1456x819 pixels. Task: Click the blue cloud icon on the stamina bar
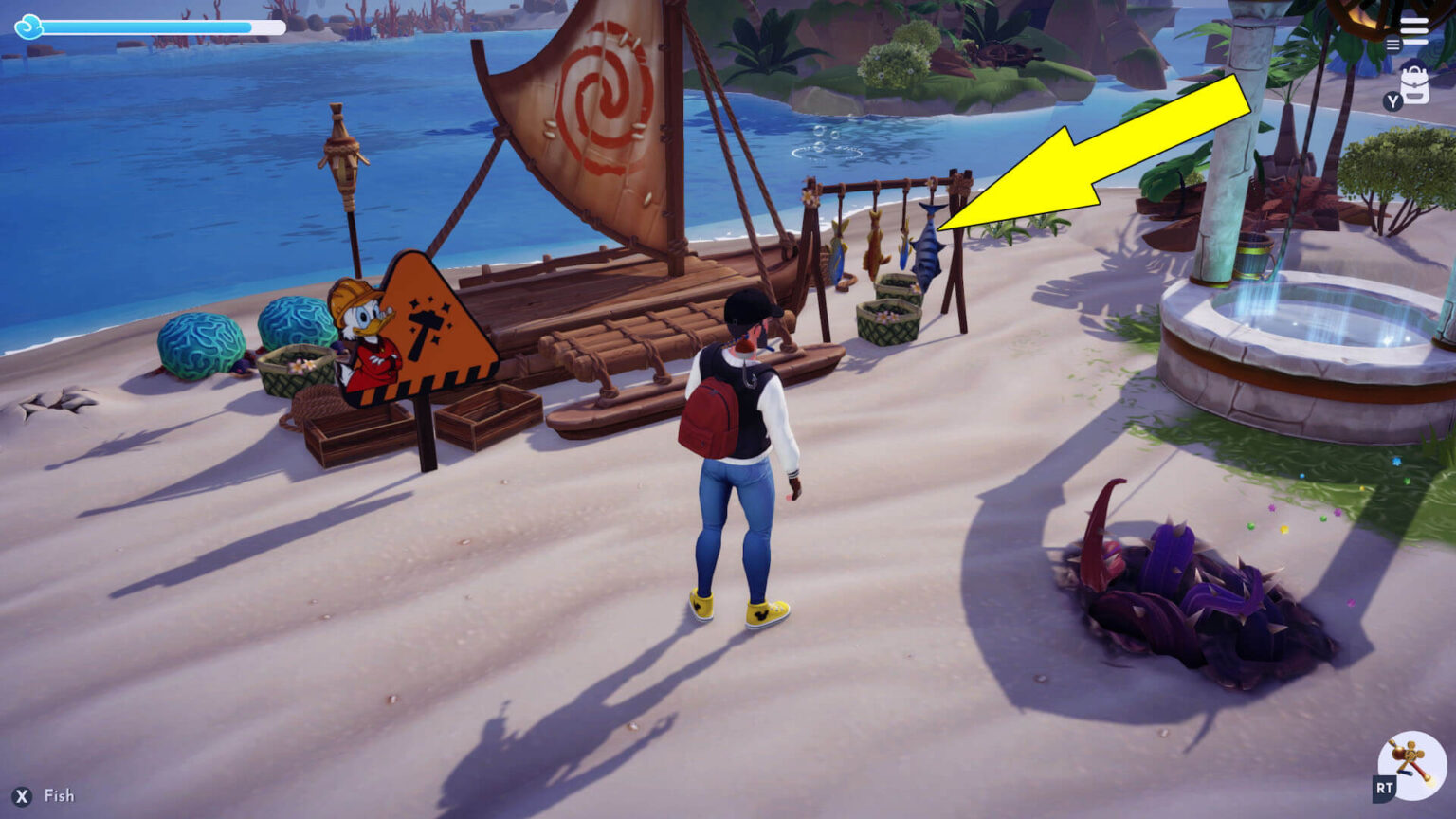tap(30, 27)
